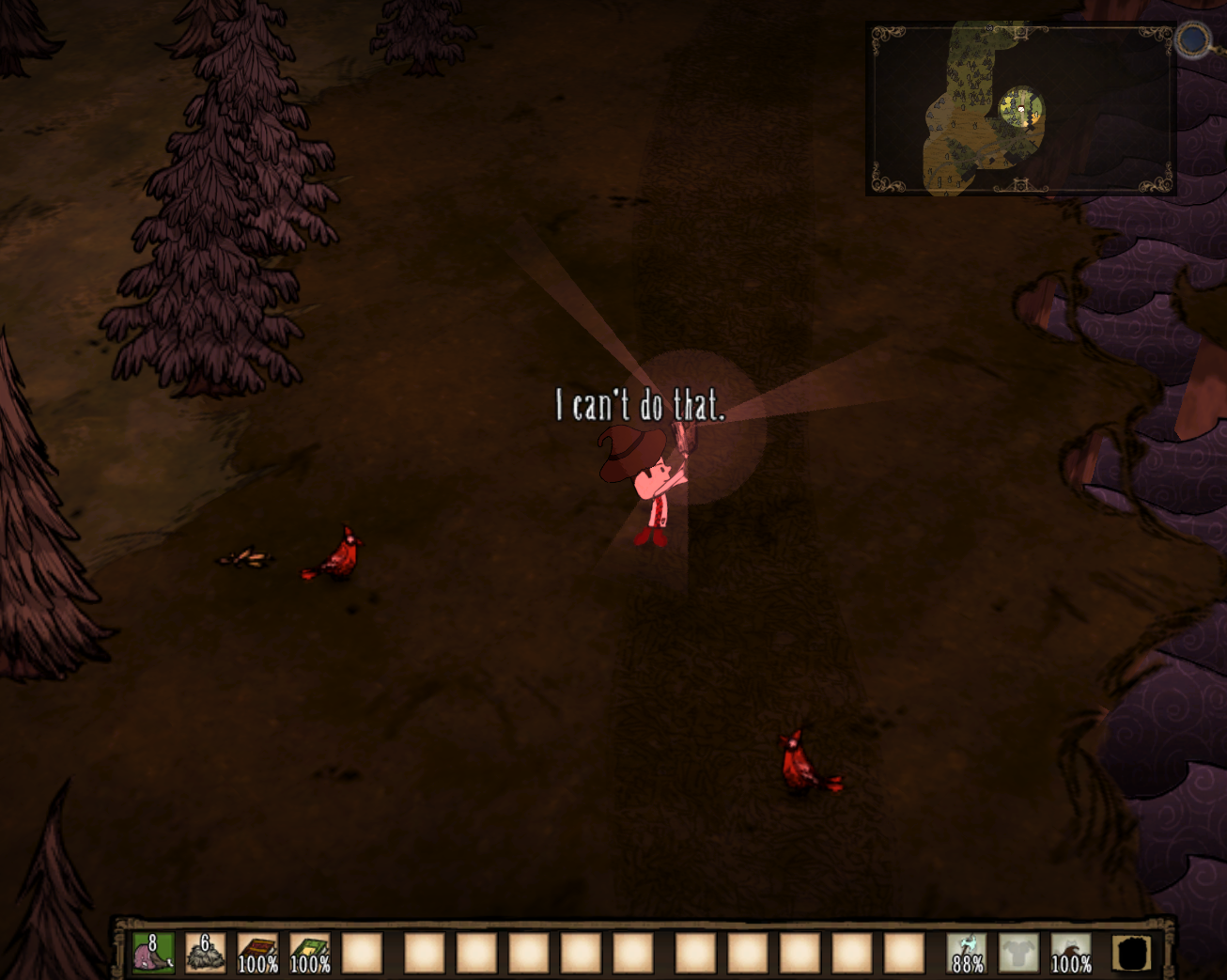Select the cut grass stack of 6

point(205,953)
